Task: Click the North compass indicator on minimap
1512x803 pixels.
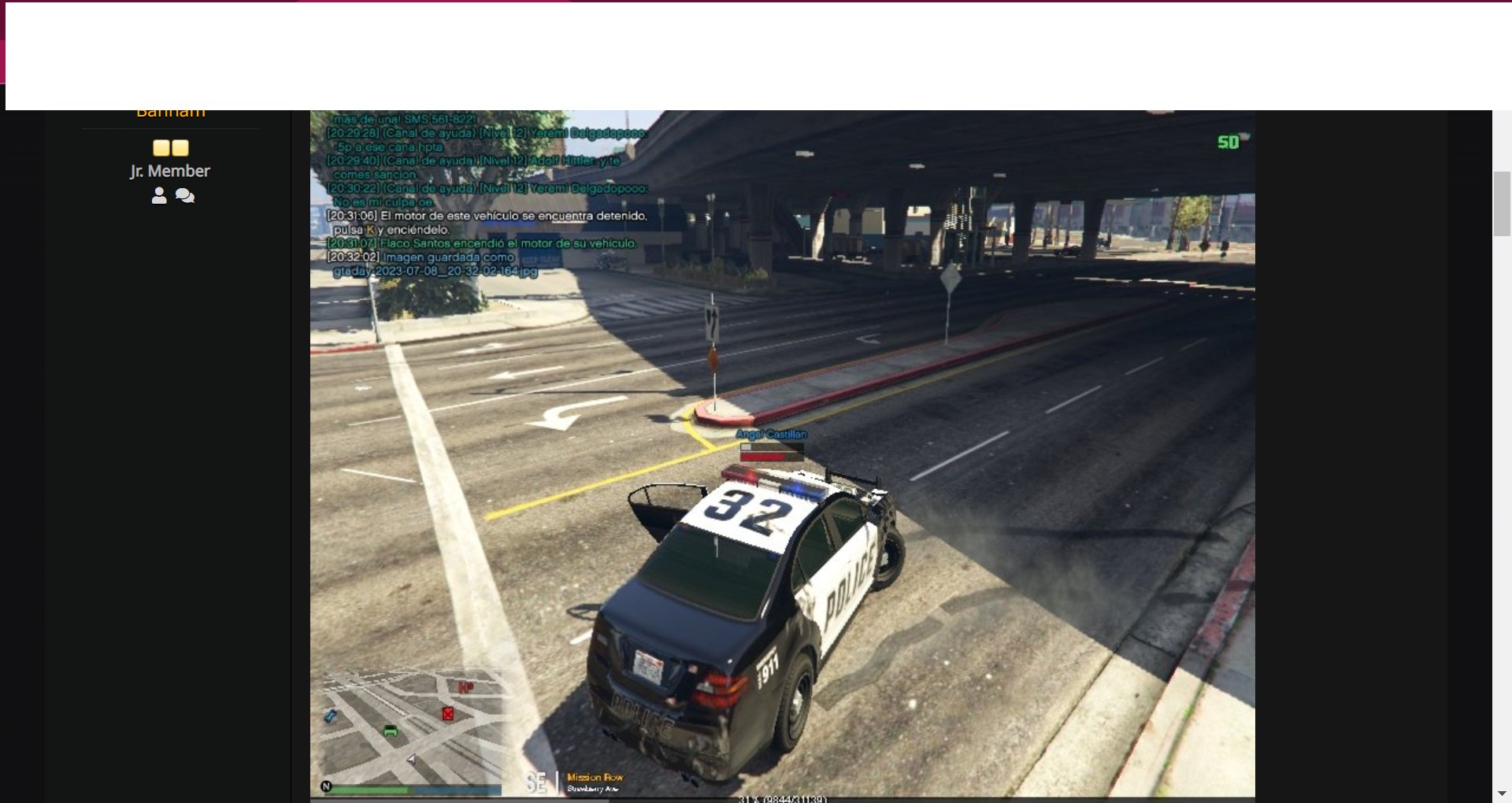Action: click(326, 786)
